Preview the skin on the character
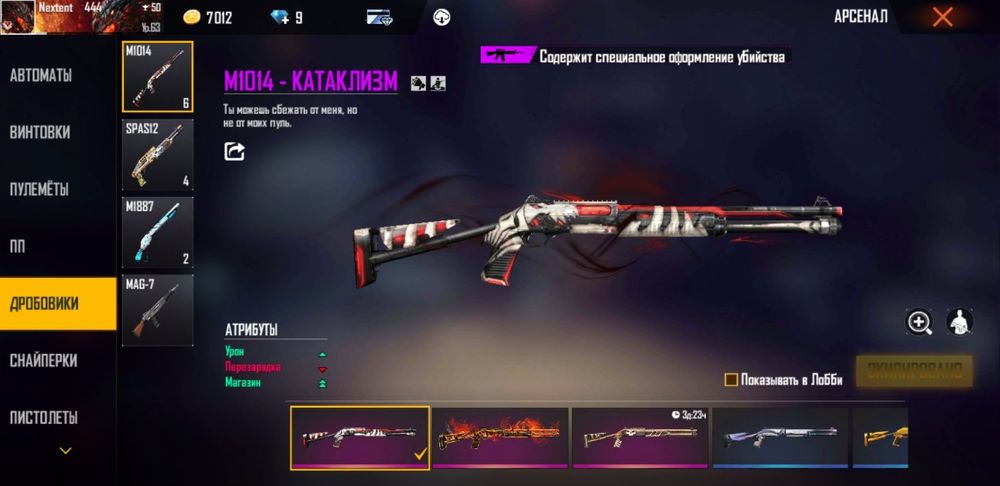 coord(960,321)
